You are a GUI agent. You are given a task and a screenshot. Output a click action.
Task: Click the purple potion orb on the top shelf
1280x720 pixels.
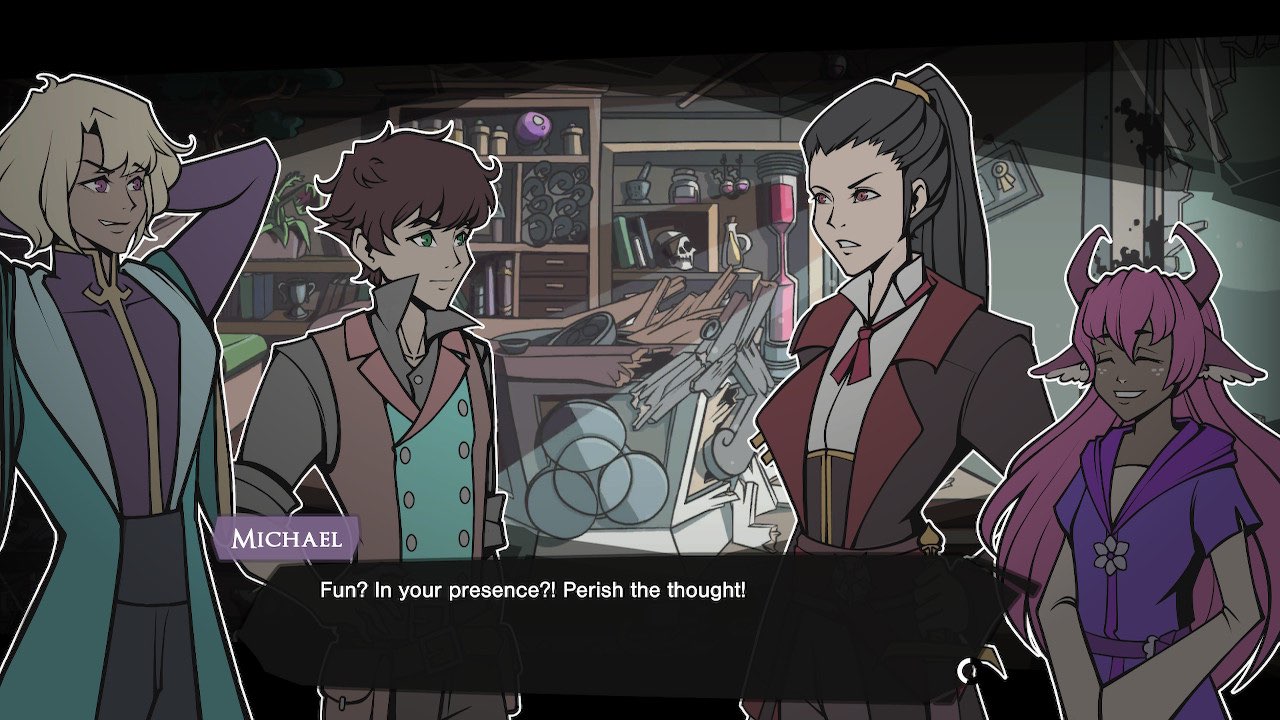[x=531, y=126]
